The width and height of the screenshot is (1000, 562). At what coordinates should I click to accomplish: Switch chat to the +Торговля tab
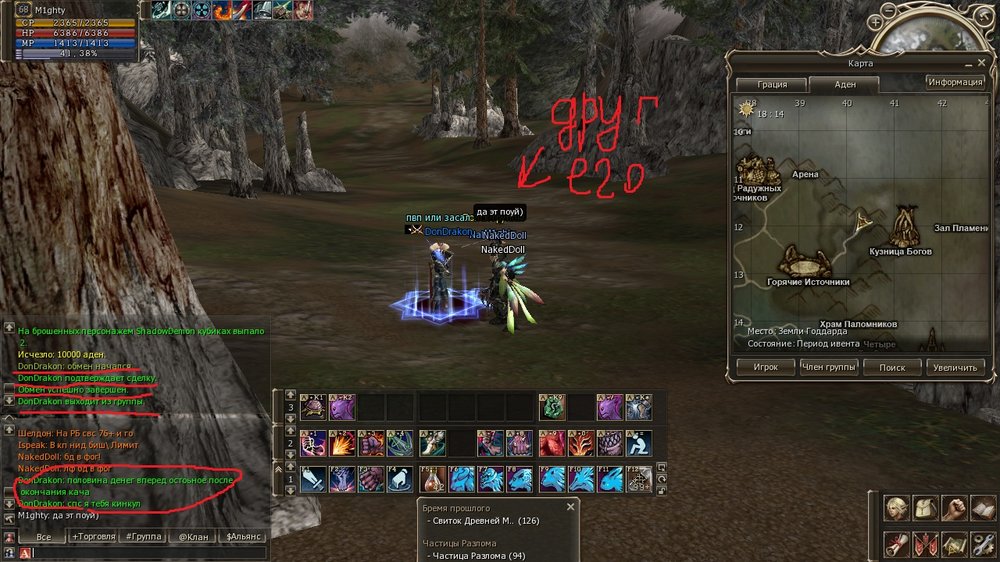pyautogui.click(x=95, y=537)
